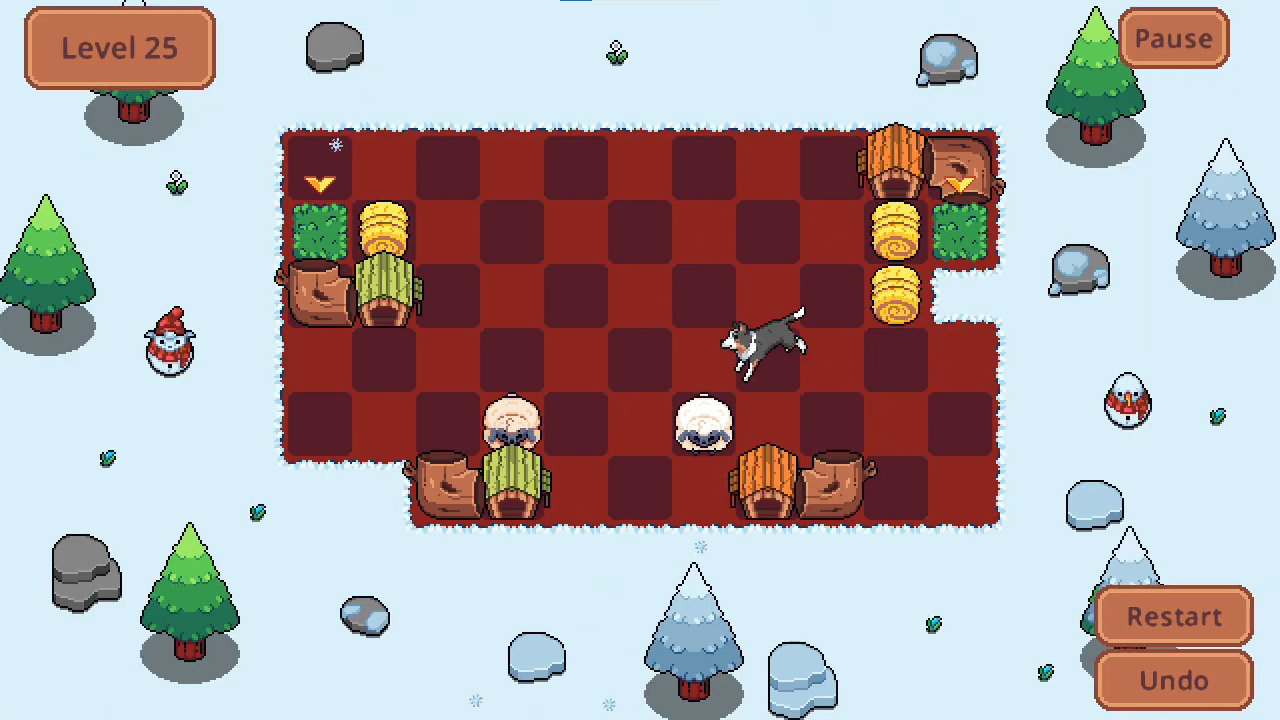
Task: Click the Level 25 sign
Action: click(x=118, y=47)
